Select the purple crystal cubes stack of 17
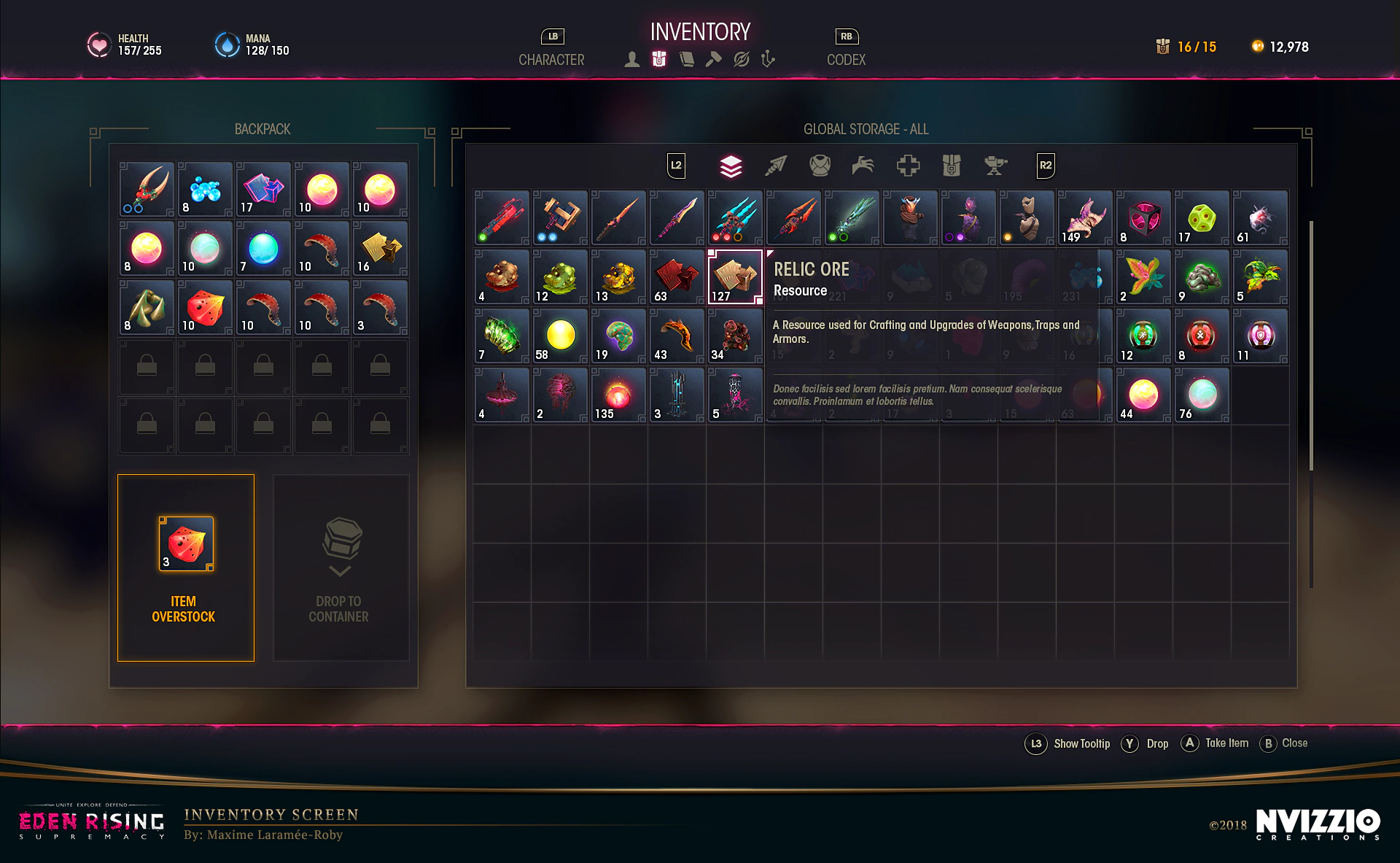The height and width of the screenshot is (863, 1400). pyautogui.click(x=263, y=190)
